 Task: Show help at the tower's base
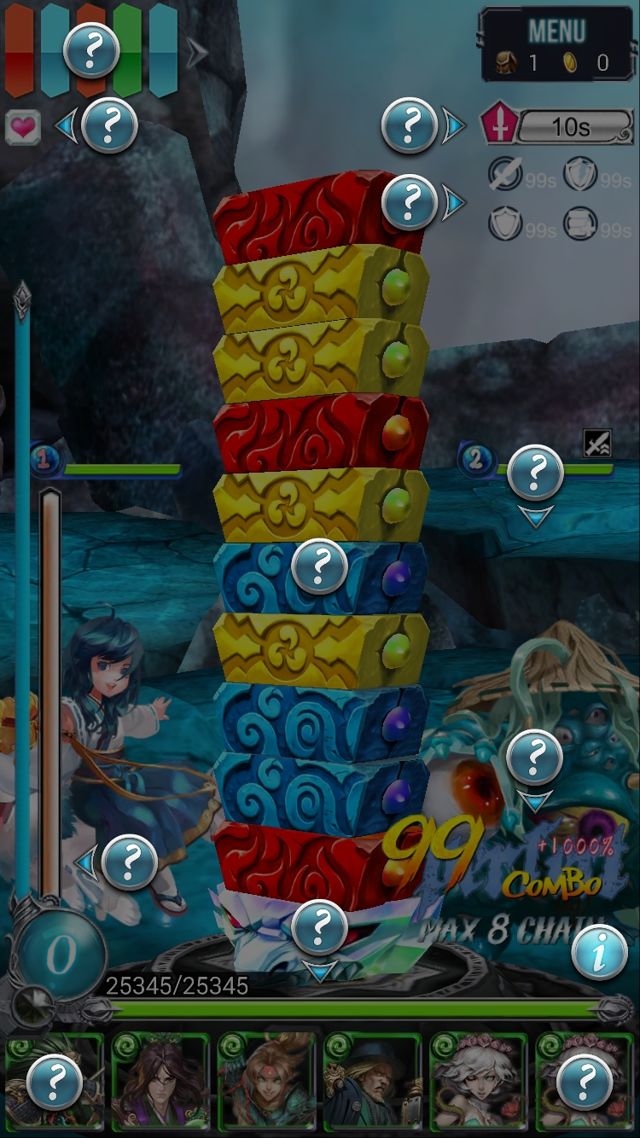point(320,926)
